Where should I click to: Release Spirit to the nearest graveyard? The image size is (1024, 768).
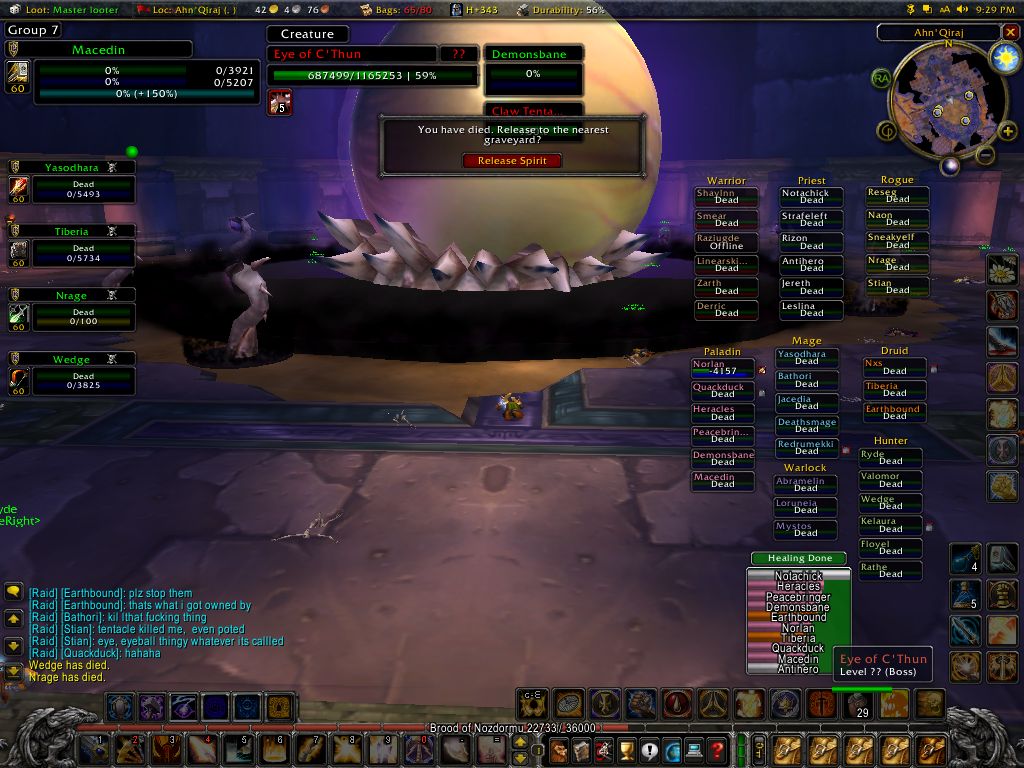pyautogui.click(x=511, y=161)
